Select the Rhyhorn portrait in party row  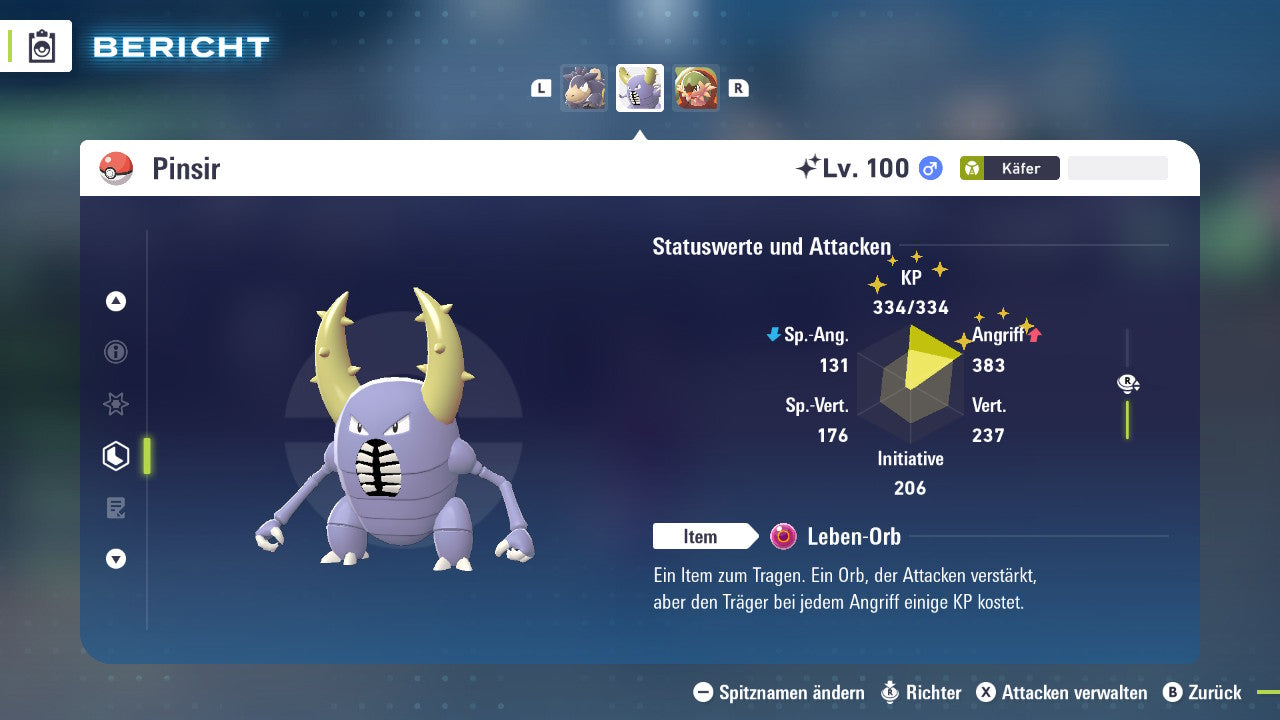pos(583,88)
